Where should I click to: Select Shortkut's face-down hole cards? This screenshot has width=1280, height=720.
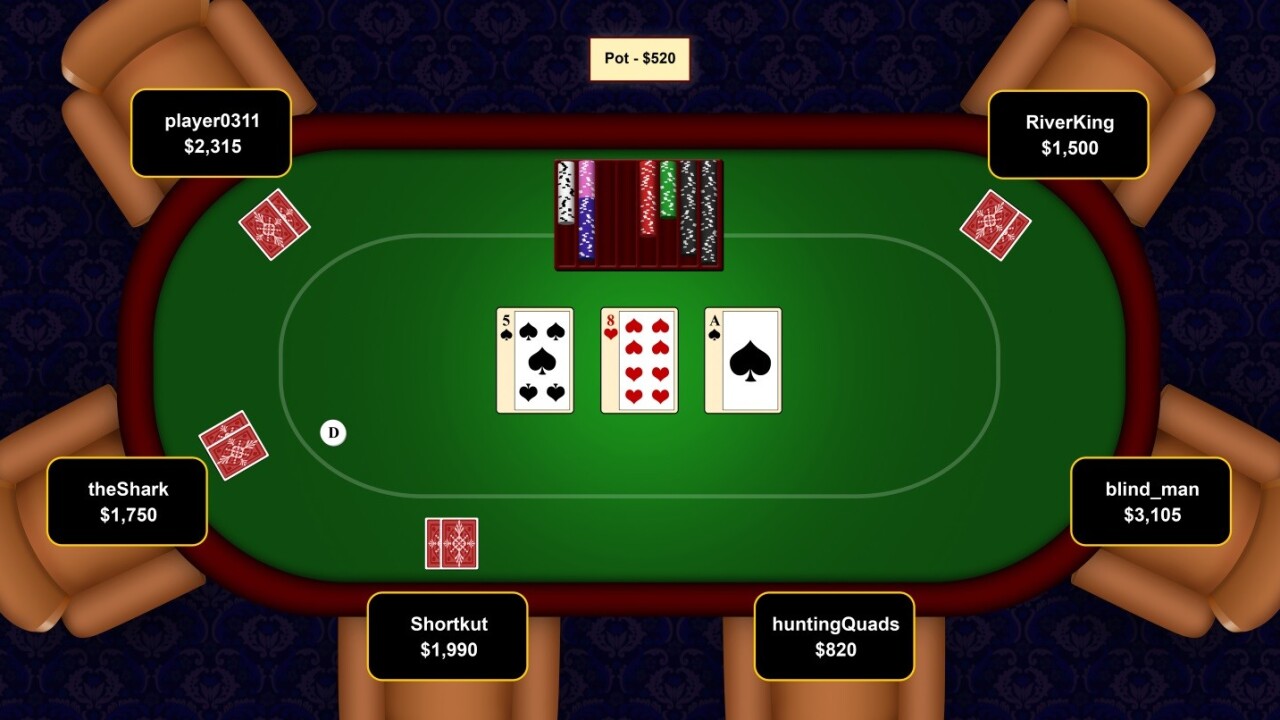[451, 543]
